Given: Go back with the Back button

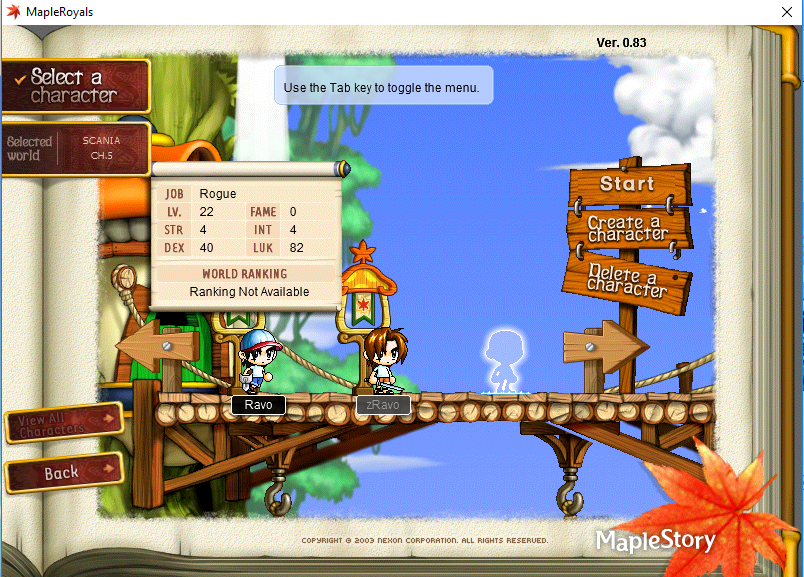Looking at the screenshot, I should pyautogui.click(x=62, y=473).
